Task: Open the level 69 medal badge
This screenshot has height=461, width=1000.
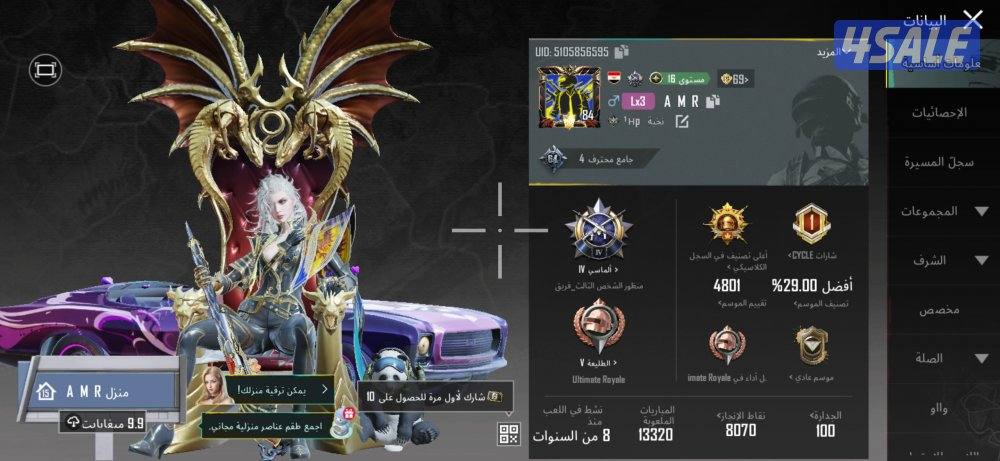Action: click(x=739, y=79)
